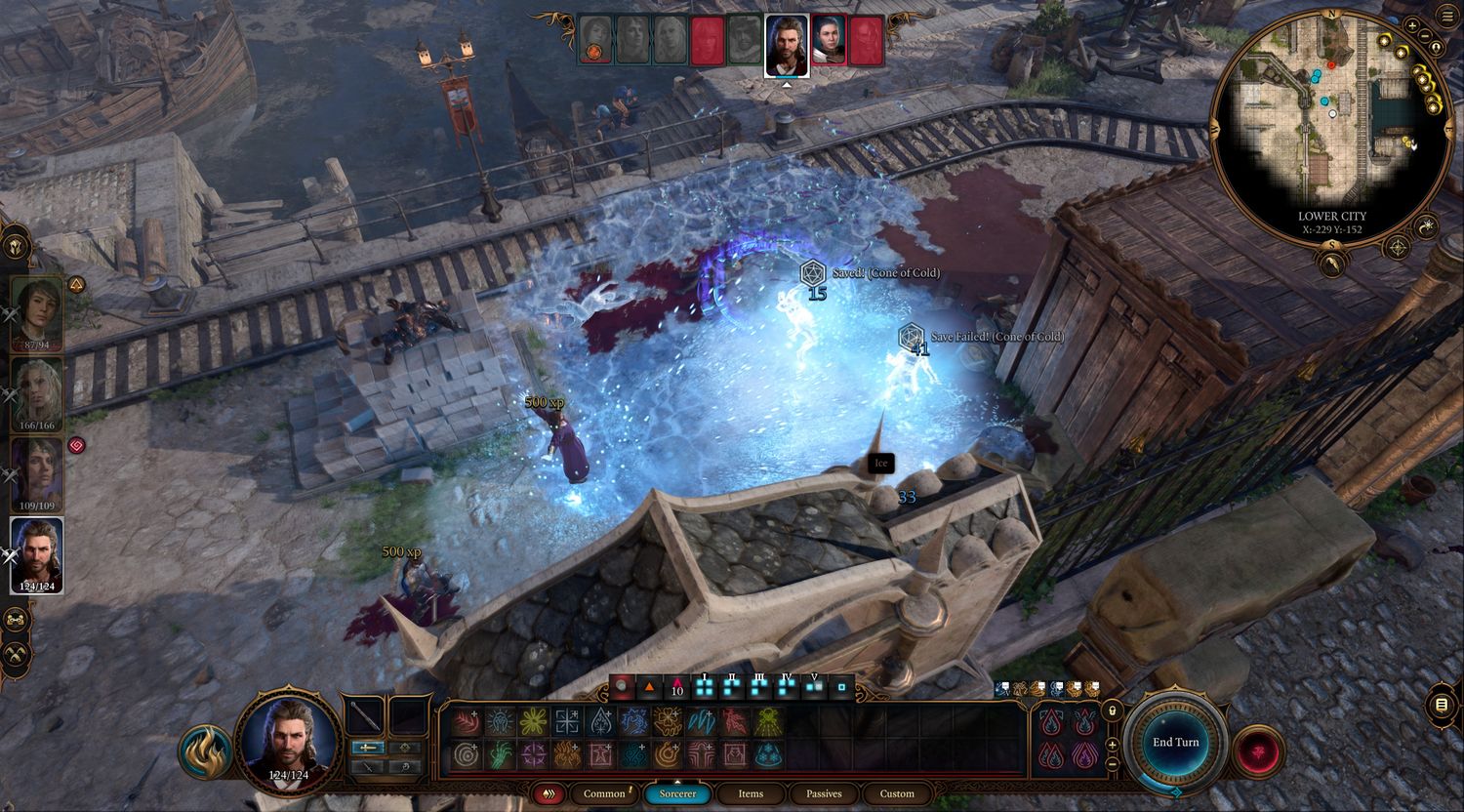Select the Sorcerer hotbar tab

[x=677, y=793]
